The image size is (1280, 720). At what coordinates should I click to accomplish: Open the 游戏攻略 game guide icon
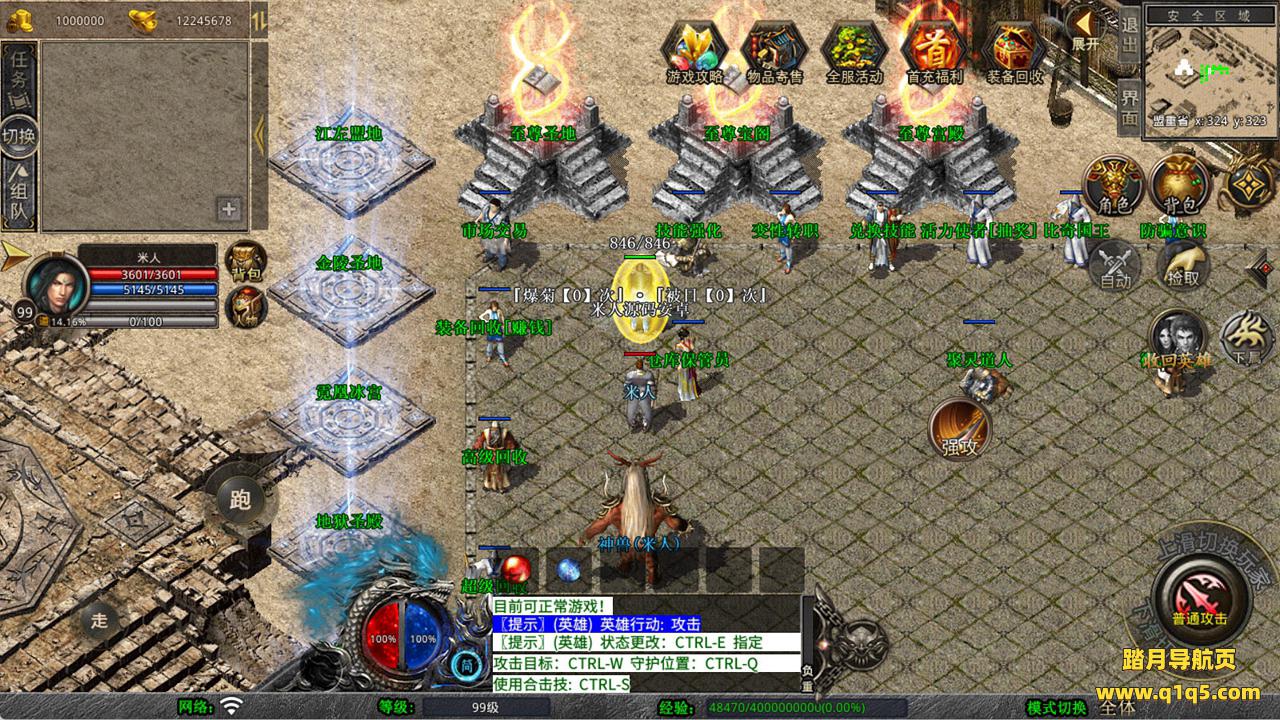pyautogui.click(x=694, y=50)
